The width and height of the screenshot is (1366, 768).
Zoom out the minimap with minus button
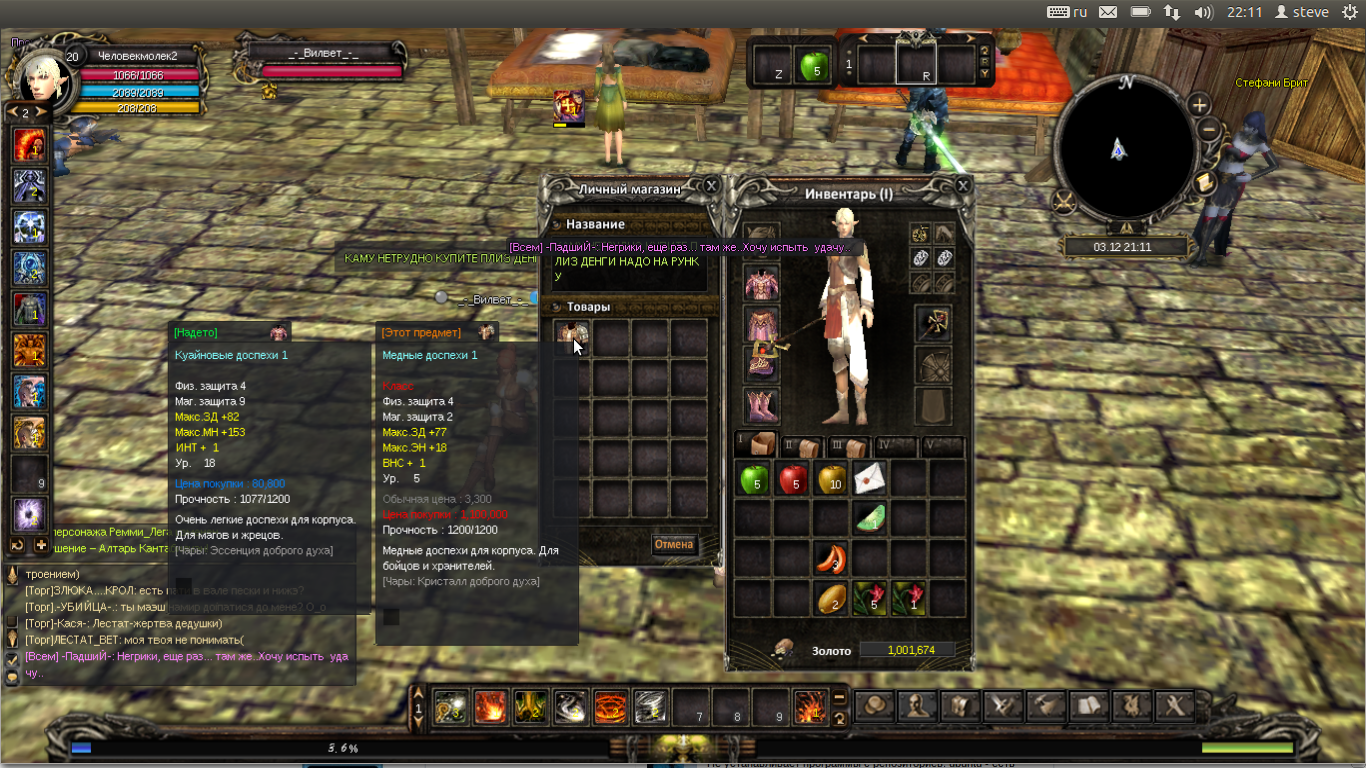pos(1208,129)
